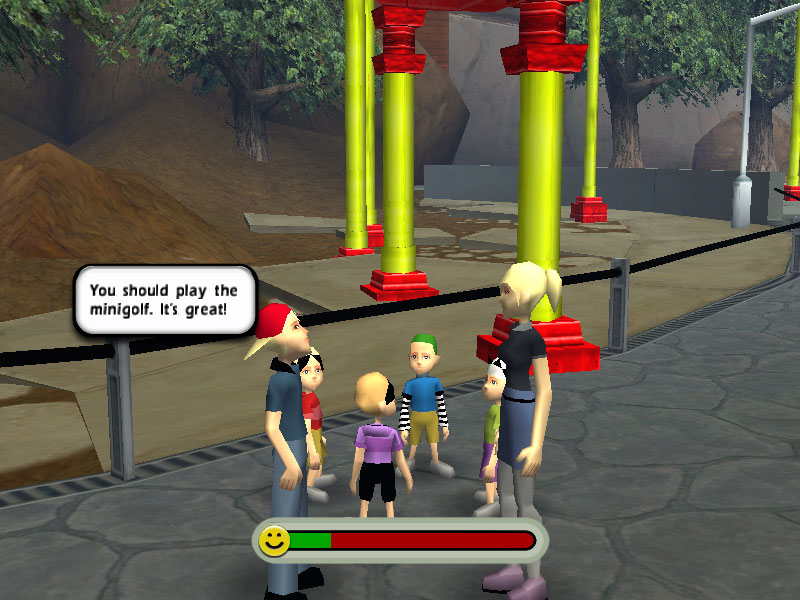This screenshot has width=800, height=600.
Task: Select the yellow smiley face icon
Action: coord(274,541)
